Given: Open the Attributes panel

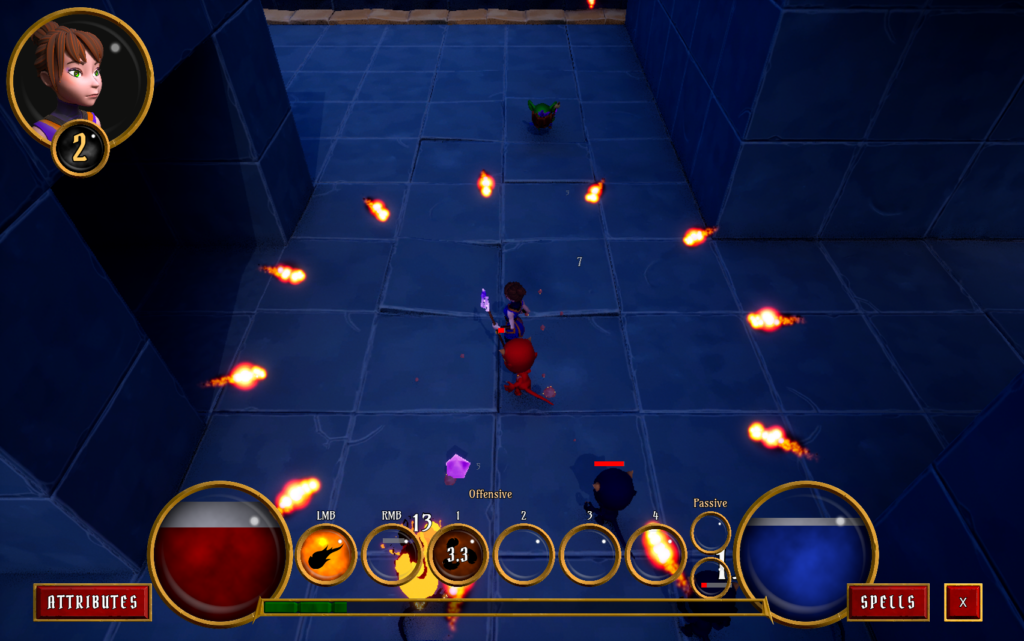Looking at the screenshot, I should [92, 602].
